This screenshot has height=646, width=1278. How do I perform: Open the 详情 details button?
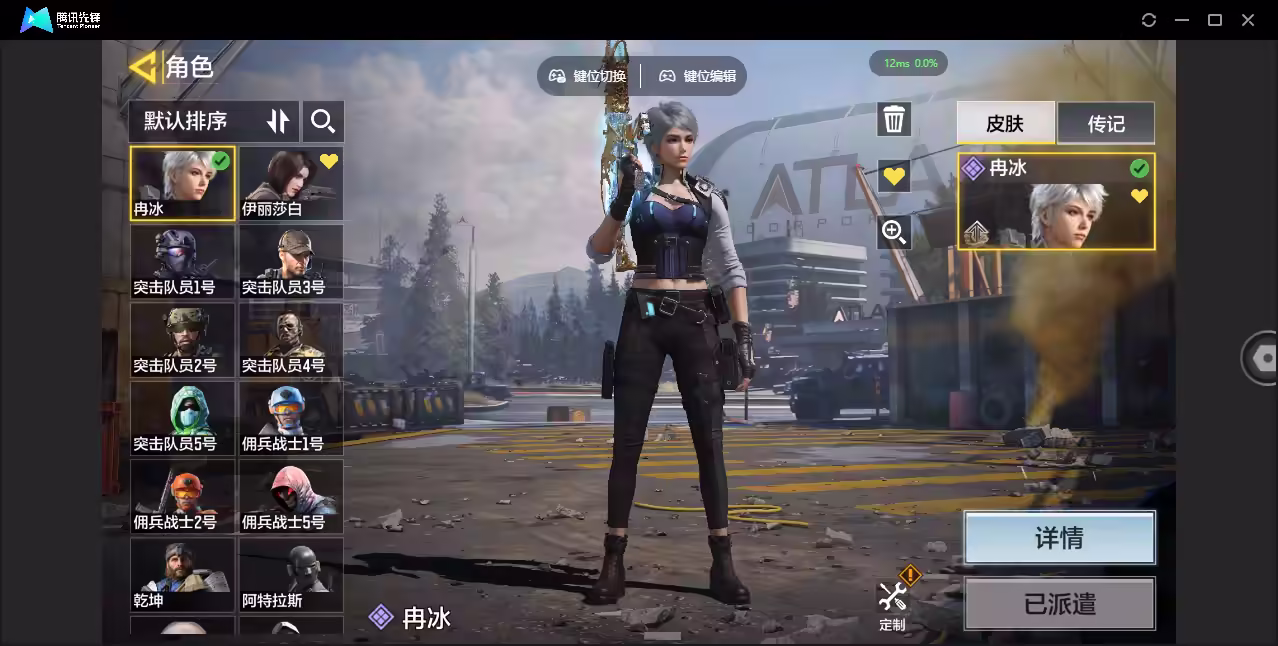tap(1059, 538)
